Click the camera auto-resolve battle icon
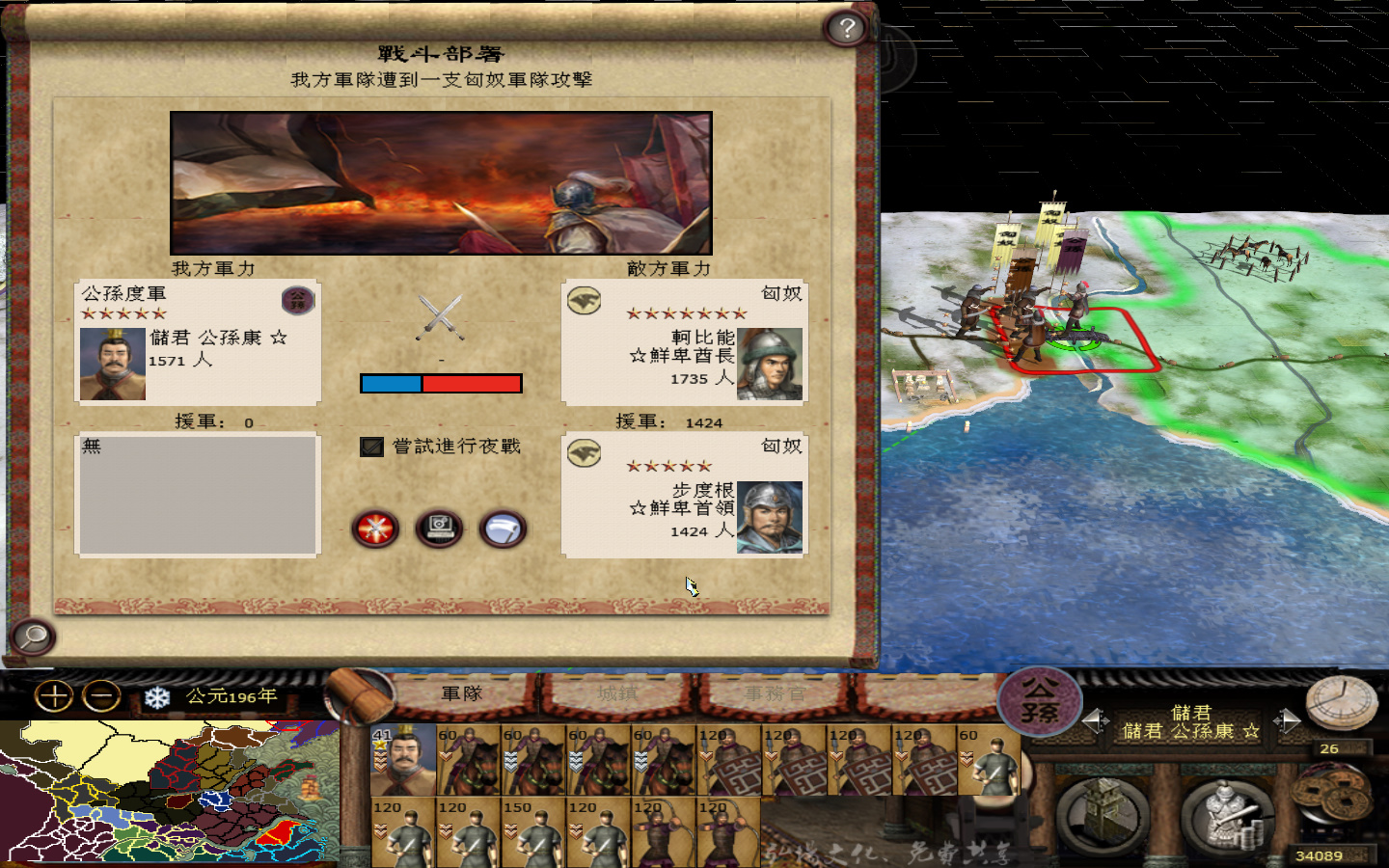1389x868 pixels. coord(438,529)
